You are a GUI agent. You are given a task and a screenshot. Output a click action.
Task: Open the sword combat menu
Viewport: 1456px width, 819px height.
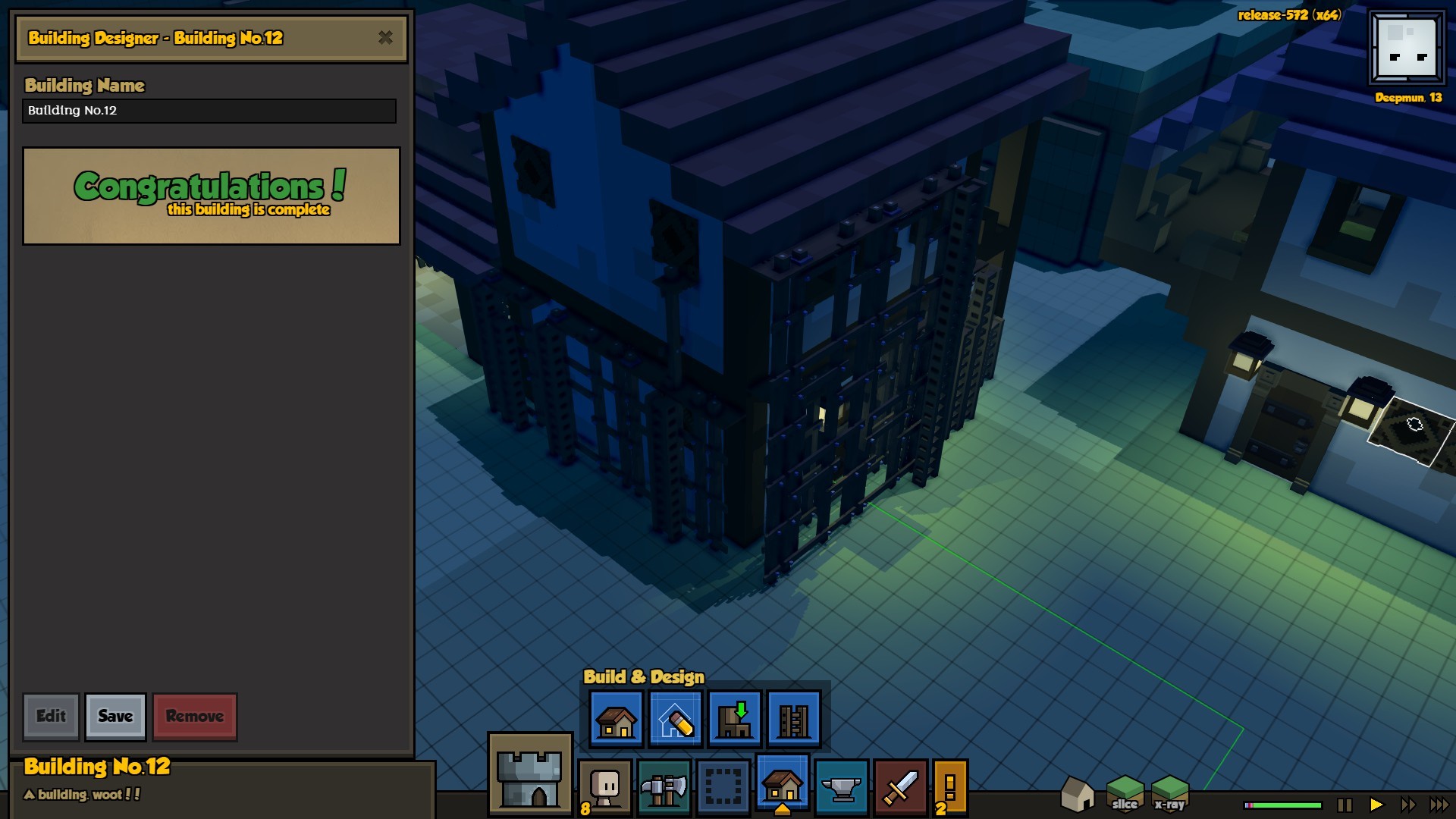tap(901, 787)
